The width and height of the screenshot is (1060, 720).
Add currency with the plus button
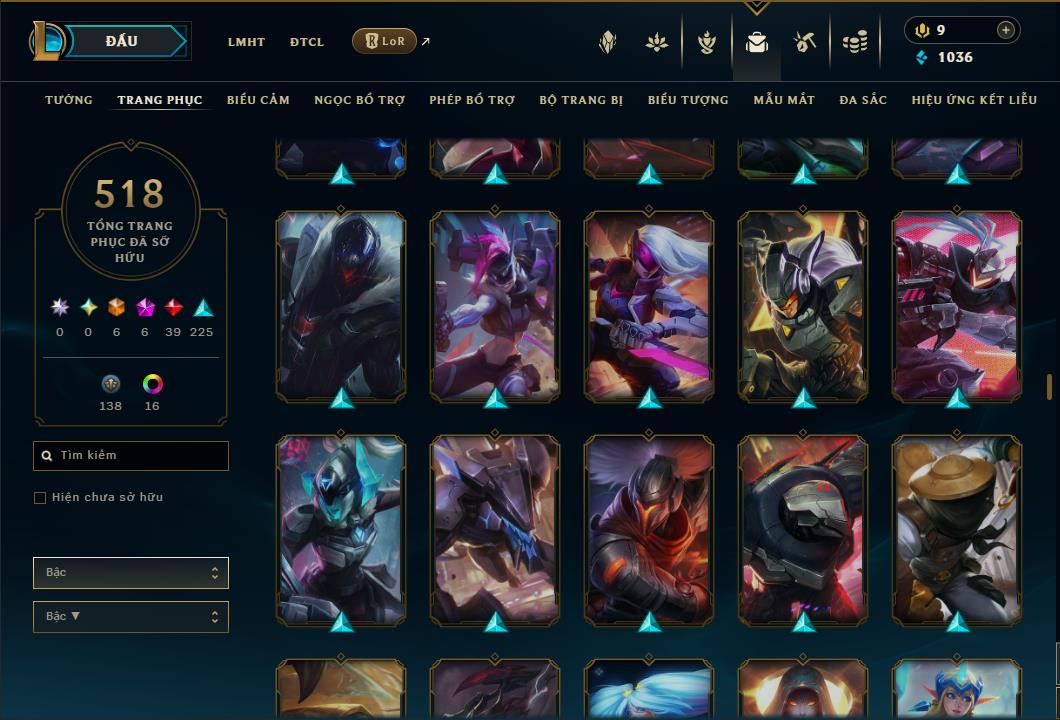tap(1005, 30)
